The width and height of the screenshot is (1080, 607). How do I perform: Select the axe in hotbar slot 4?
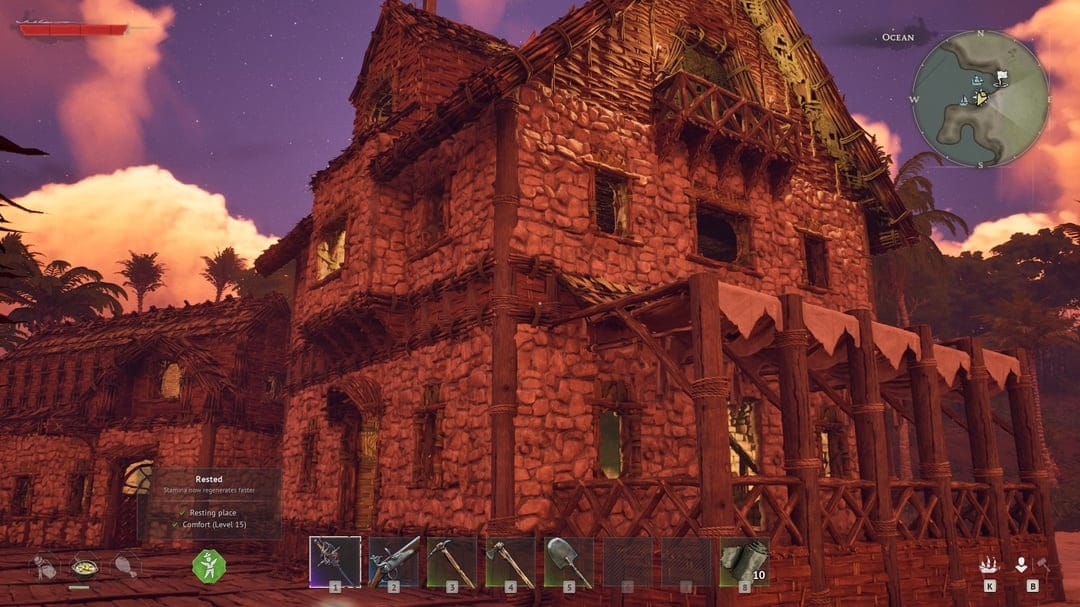coord(510,562)
